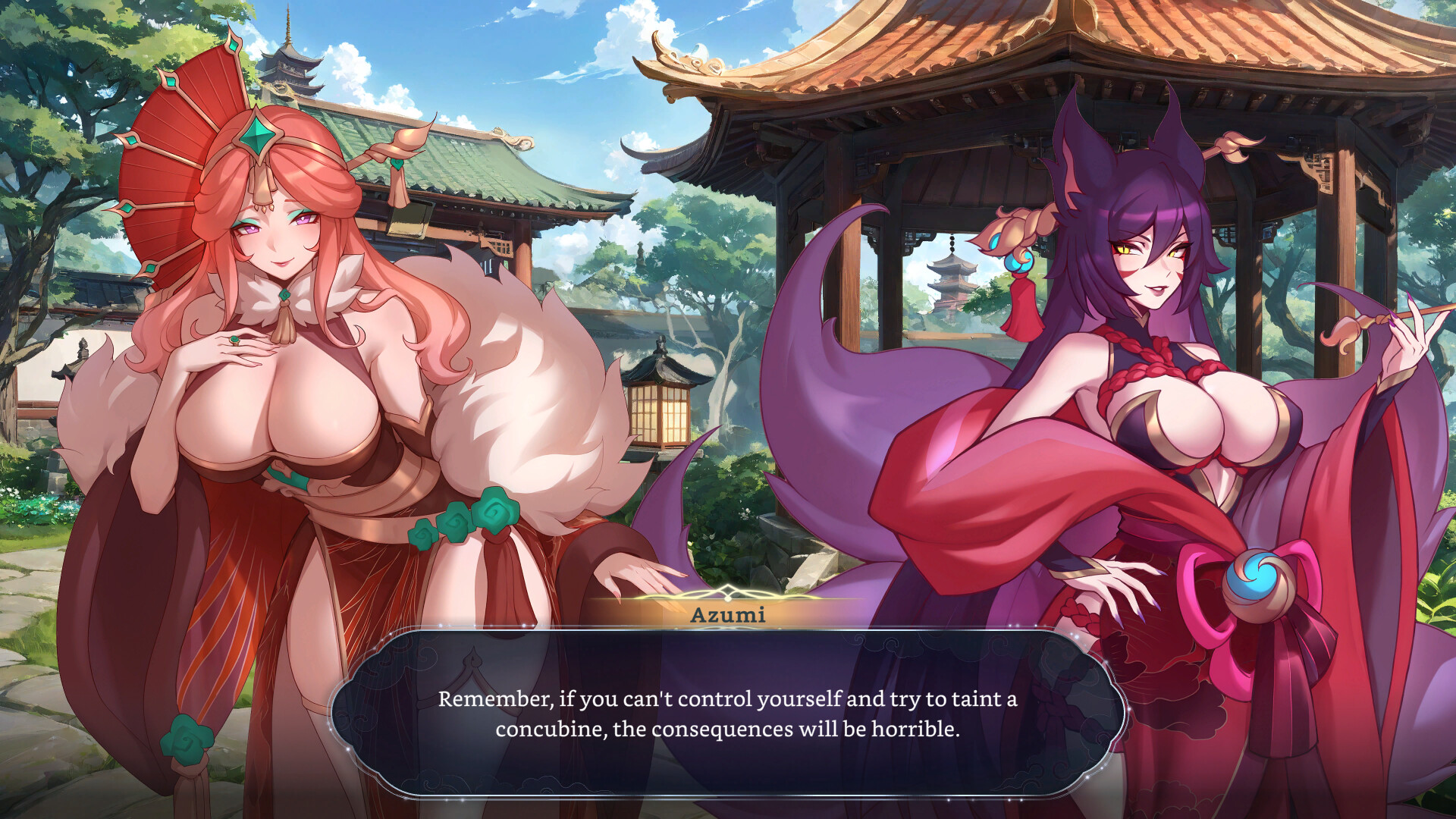Click the emerald gem on the headdress

tap(258, 136)
